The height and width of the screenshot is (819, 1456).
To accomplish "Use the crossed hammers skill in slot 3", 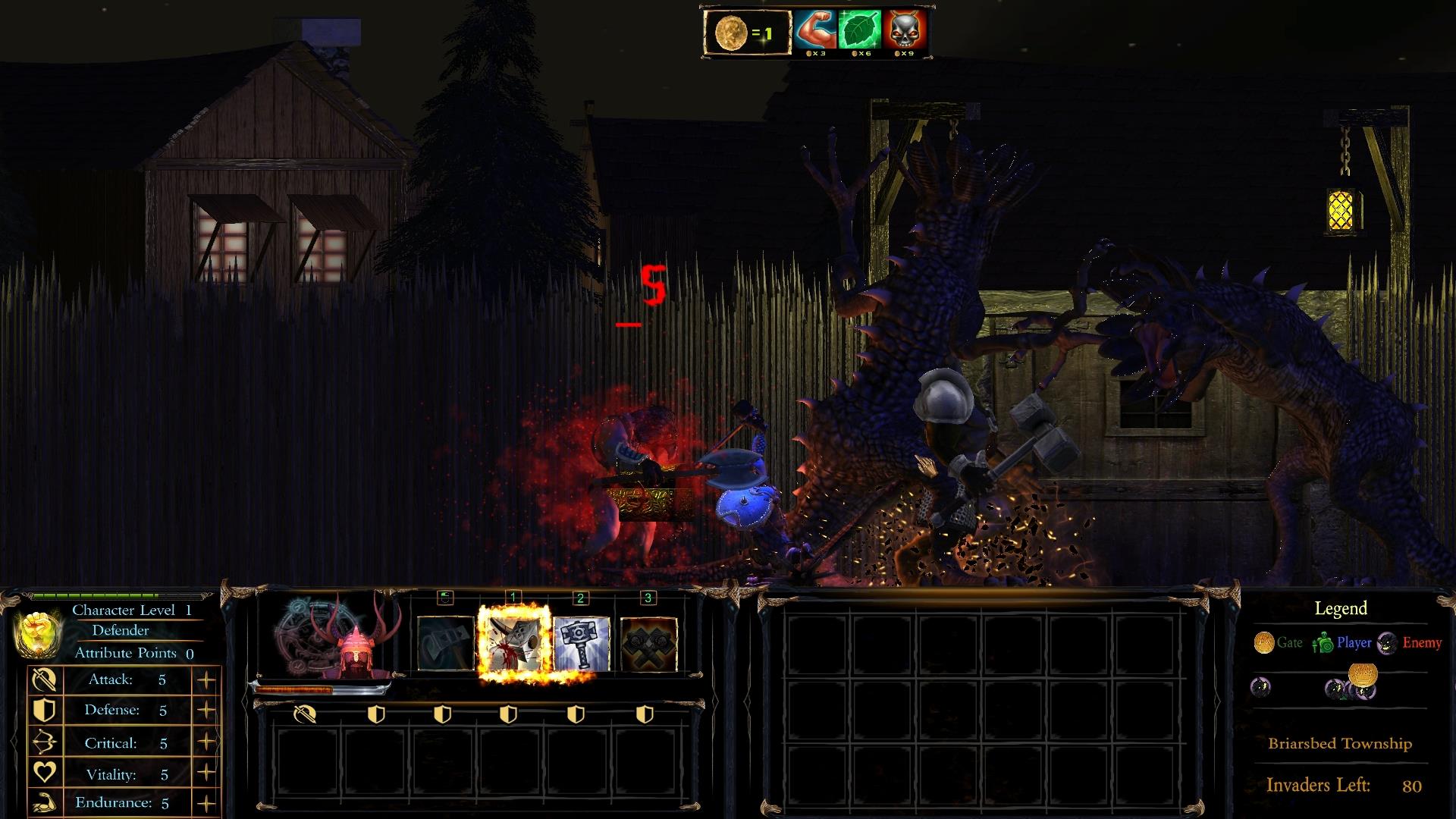I will tap(648, 643).
